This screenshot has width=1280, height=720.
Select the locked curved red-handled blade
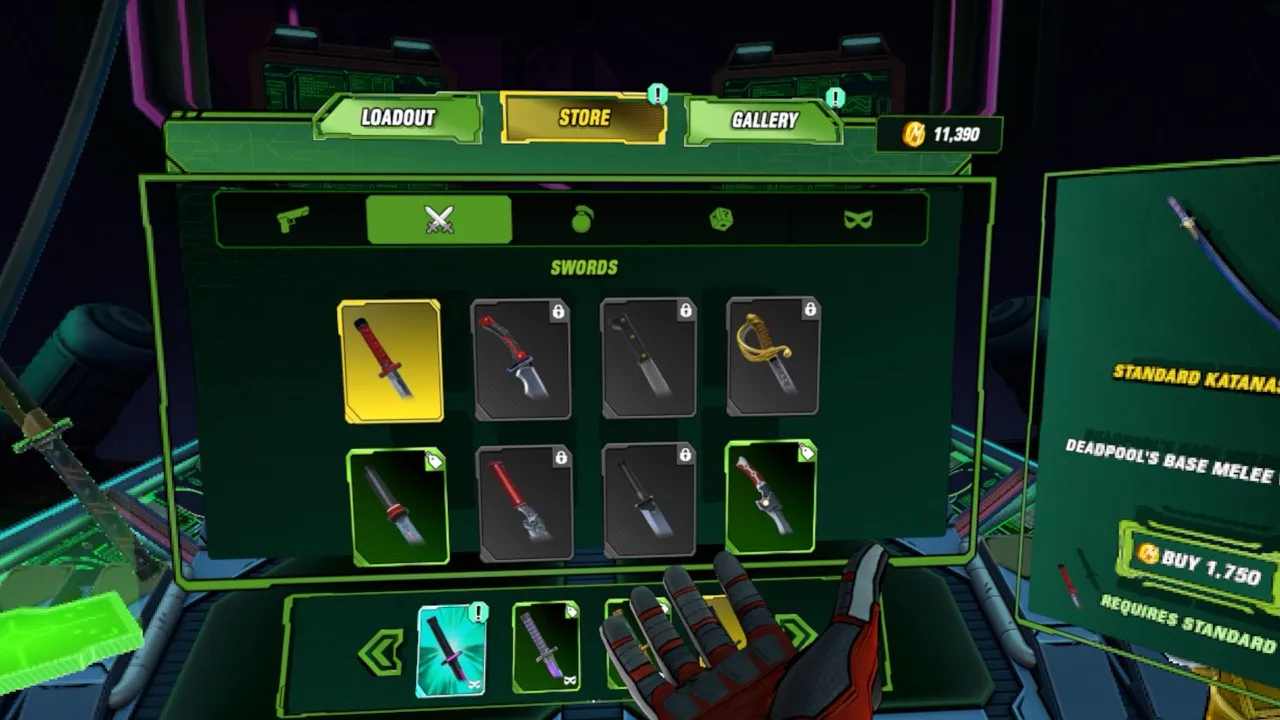pyautogui.click(x=521, y=359)
